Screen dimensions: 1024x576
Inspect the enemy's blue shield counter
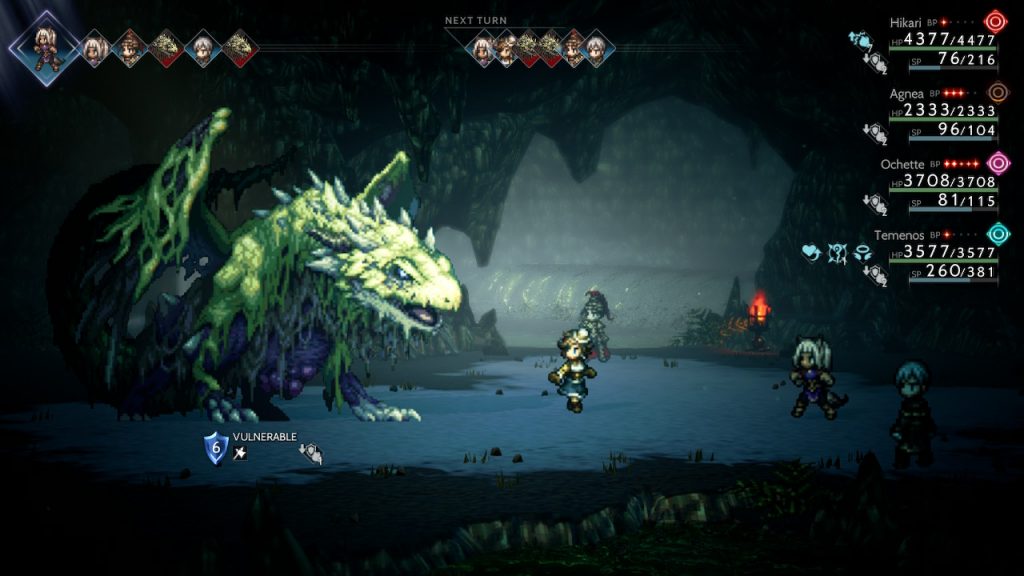point(216,447)
